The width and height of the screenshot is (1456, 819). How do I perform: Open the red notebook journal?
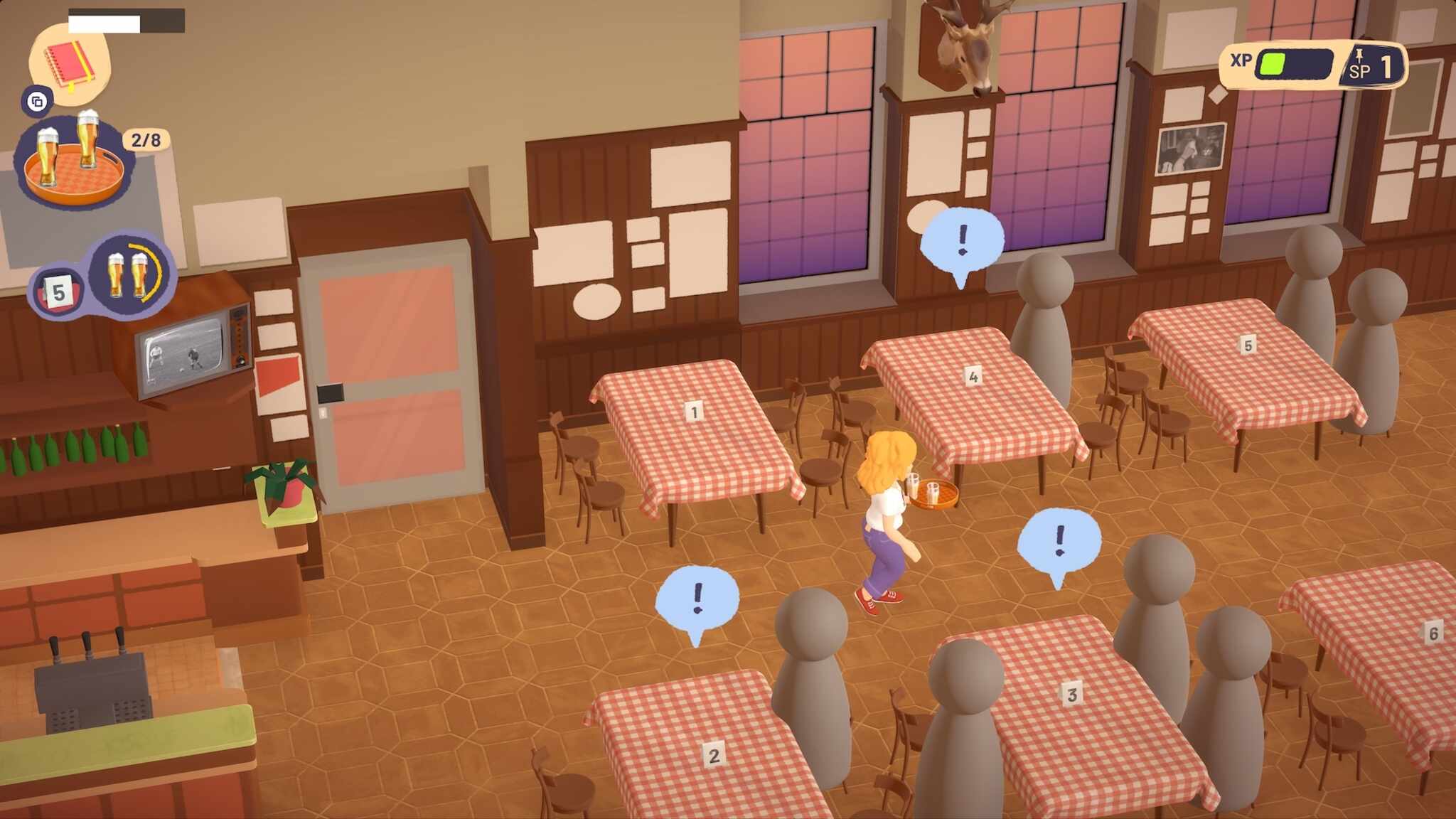click(70, 64)
